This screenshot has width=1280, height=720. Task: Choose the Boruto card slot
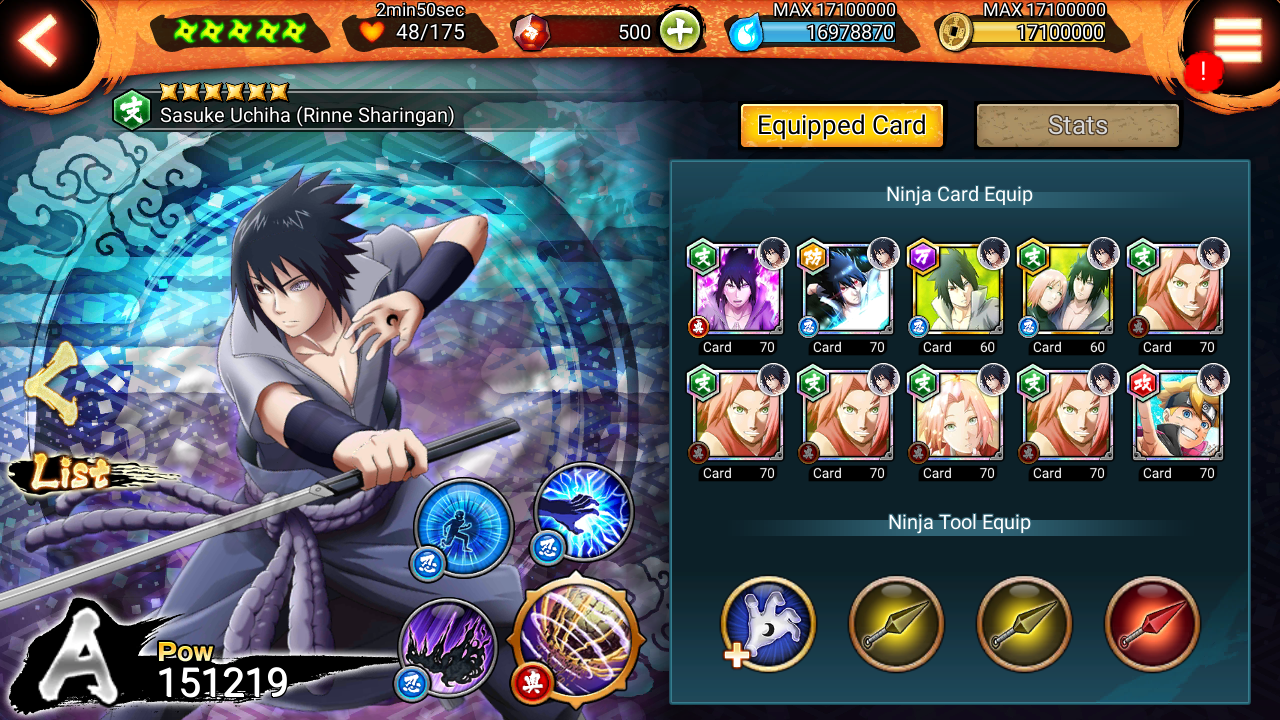tap(1178, 416)
